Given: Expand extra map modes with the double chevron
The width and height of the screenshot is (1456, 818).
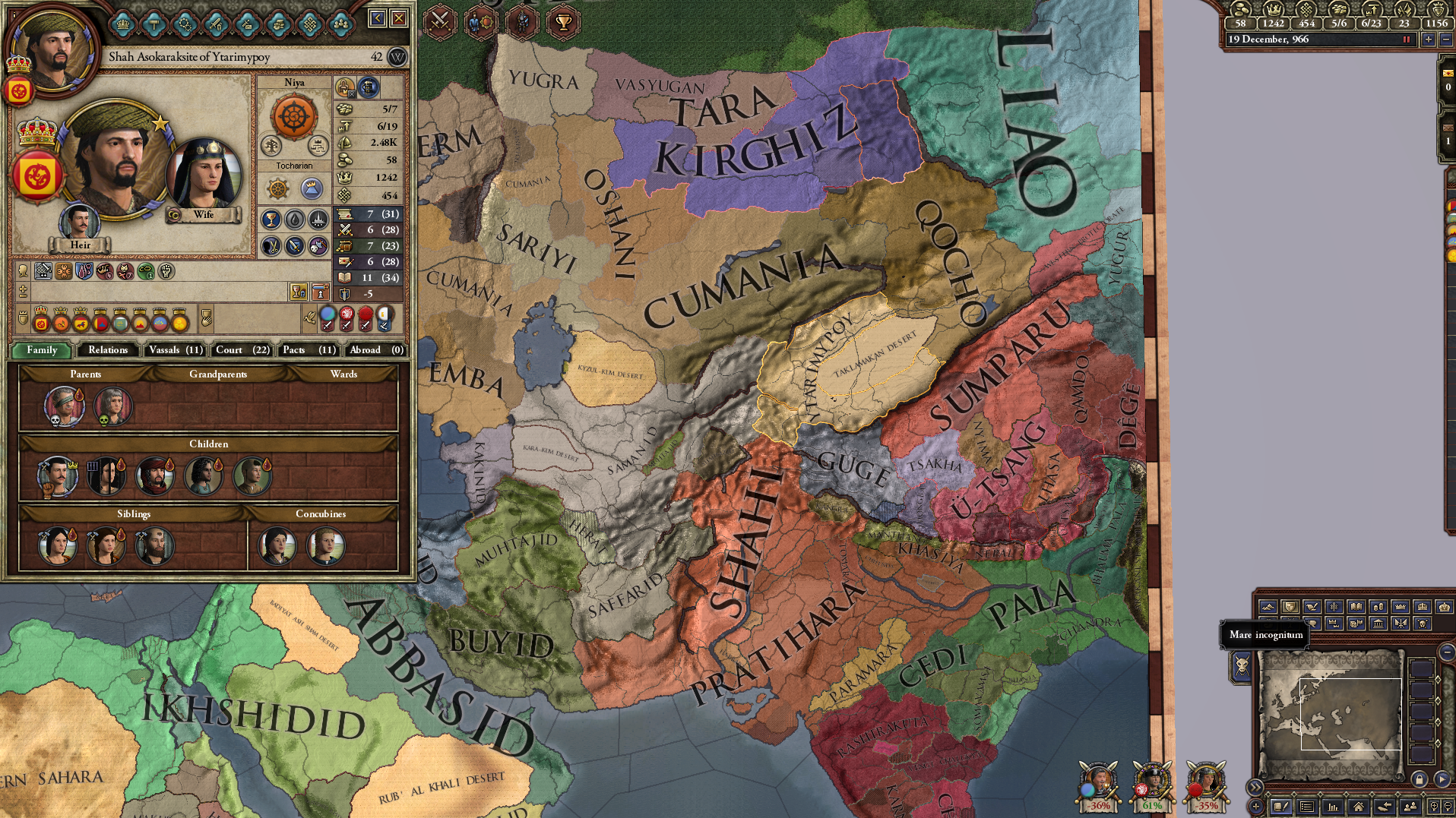Looking at the screenshot, I should pos(1255,788).
